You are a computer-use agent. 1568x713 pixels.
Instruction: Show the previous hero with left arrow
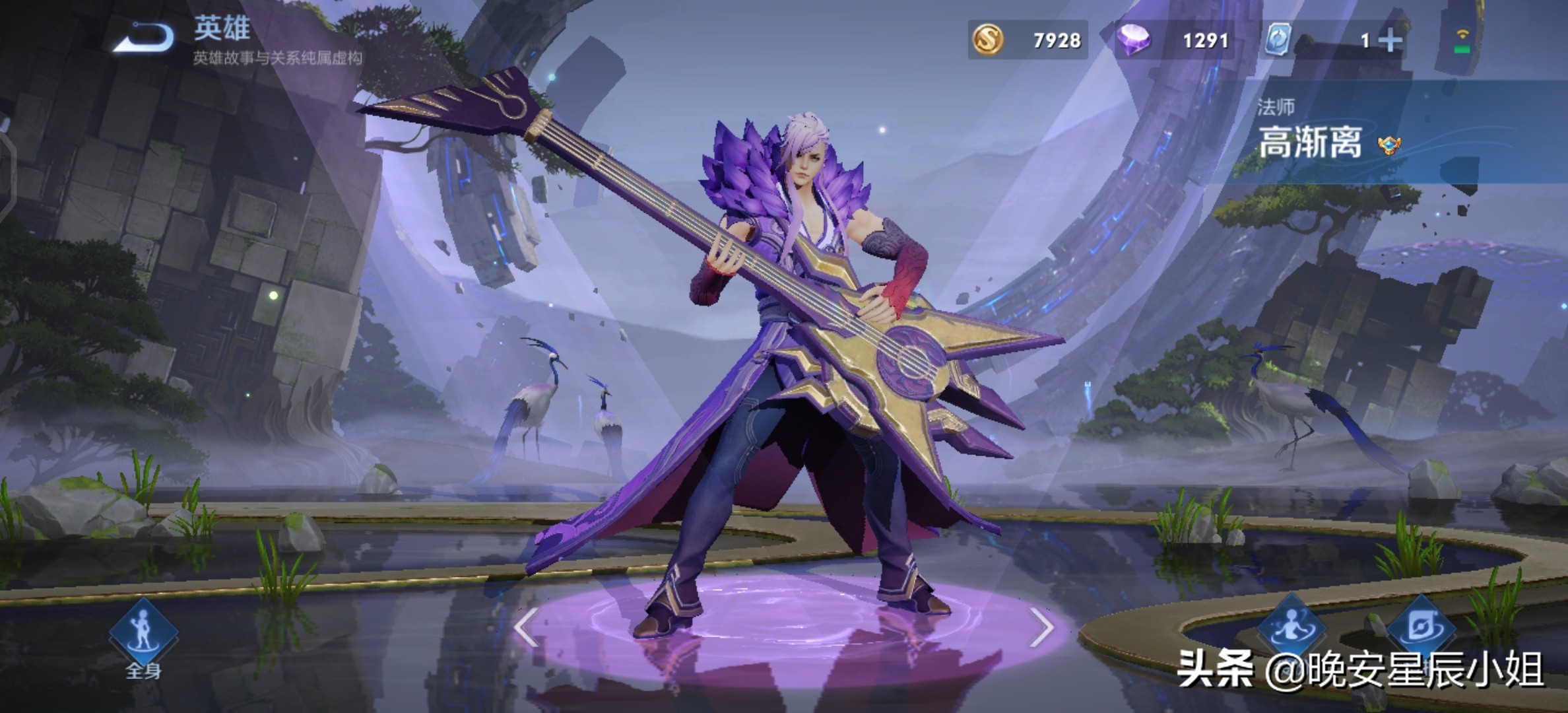click(x=526, y=627)
